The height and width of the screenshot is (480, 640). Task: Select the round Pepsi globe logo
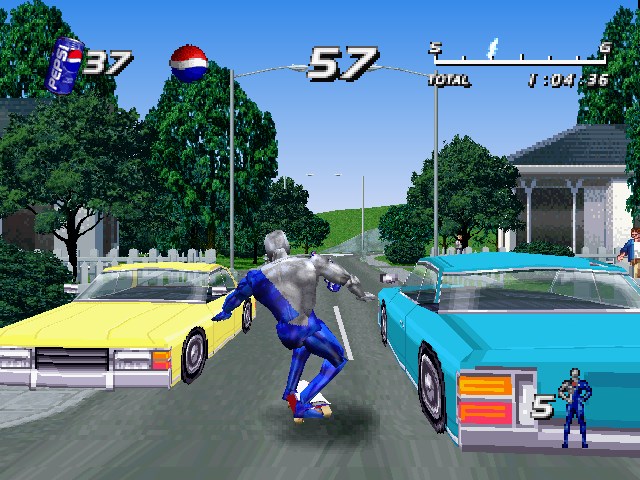tap(189, 63)
